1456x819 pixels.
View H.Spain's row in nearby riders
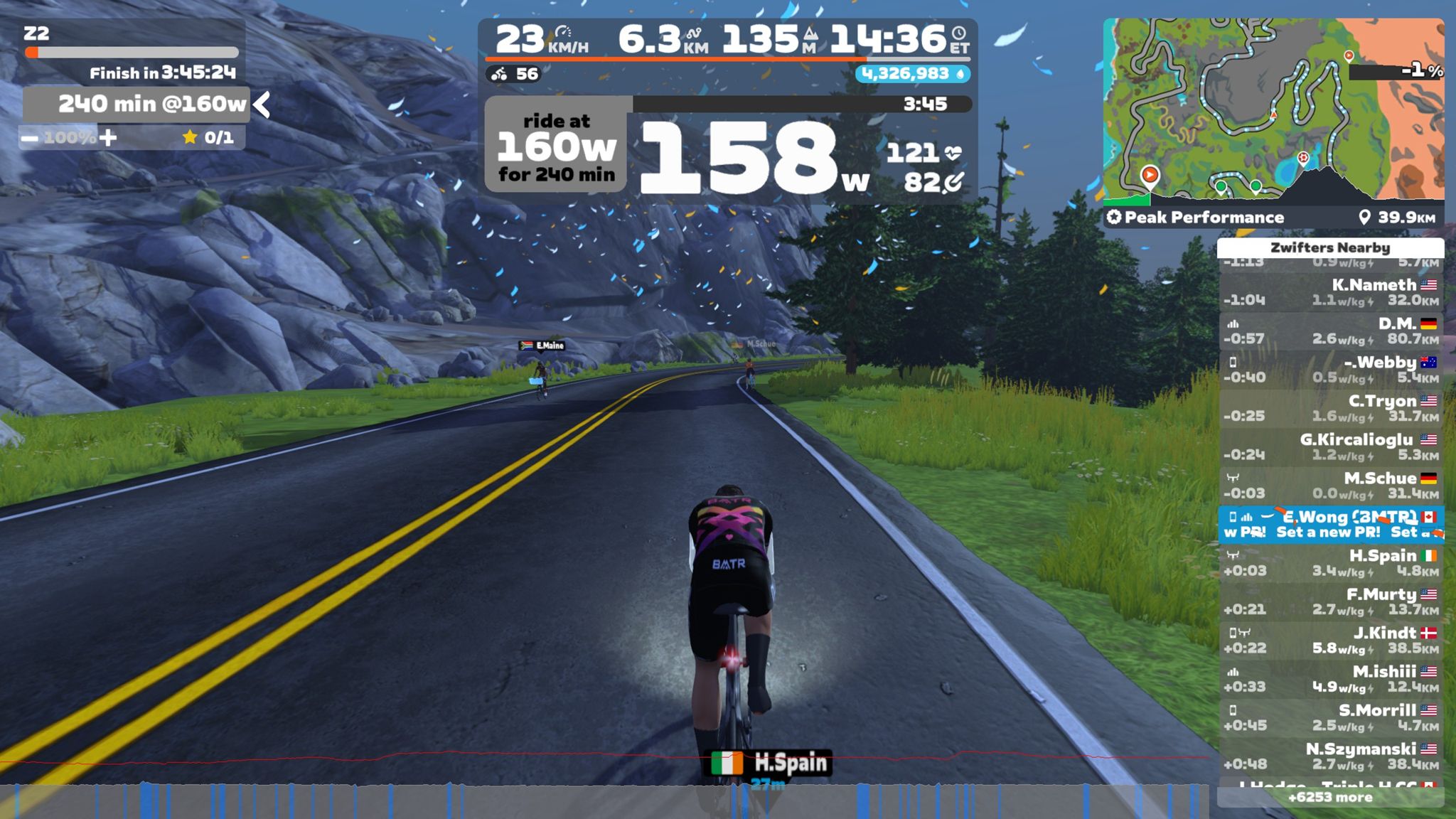click(1331, 563)
